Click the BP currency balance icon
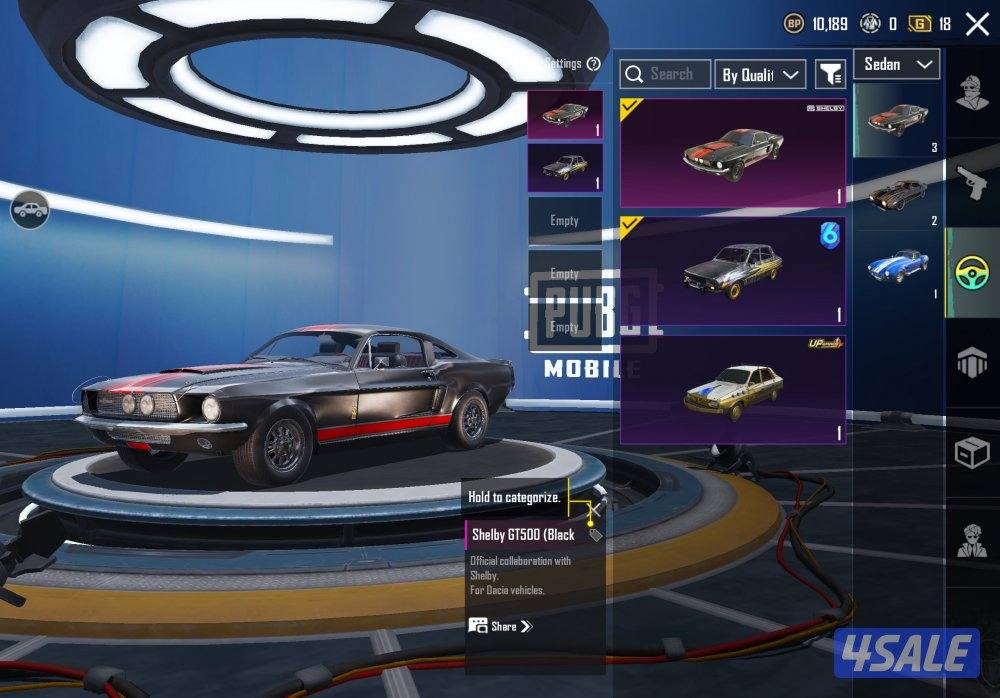Screen dimensions: 1000x698 [x=793, y=24]
